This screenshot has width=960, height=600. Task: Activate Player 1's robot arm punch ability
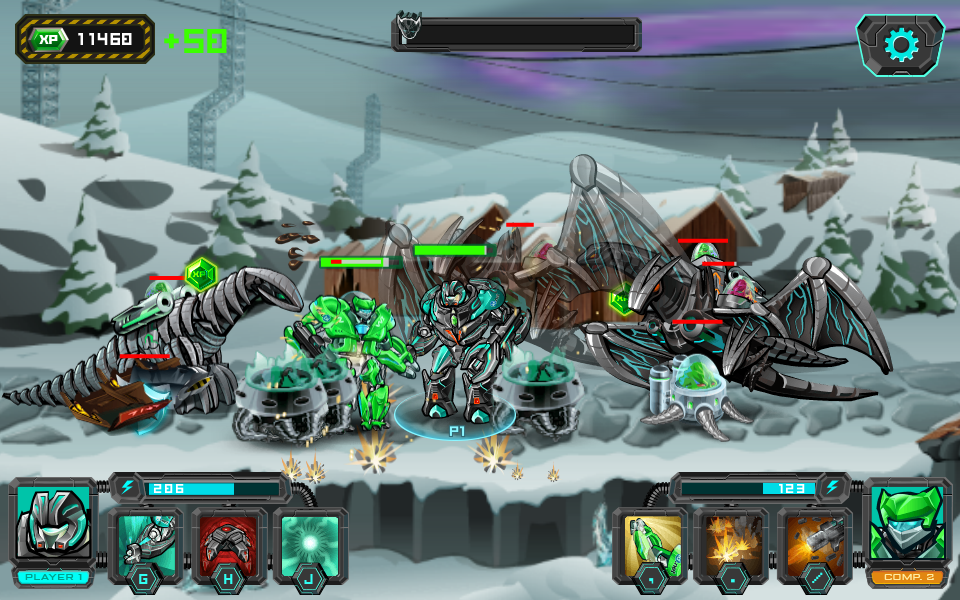146,544
